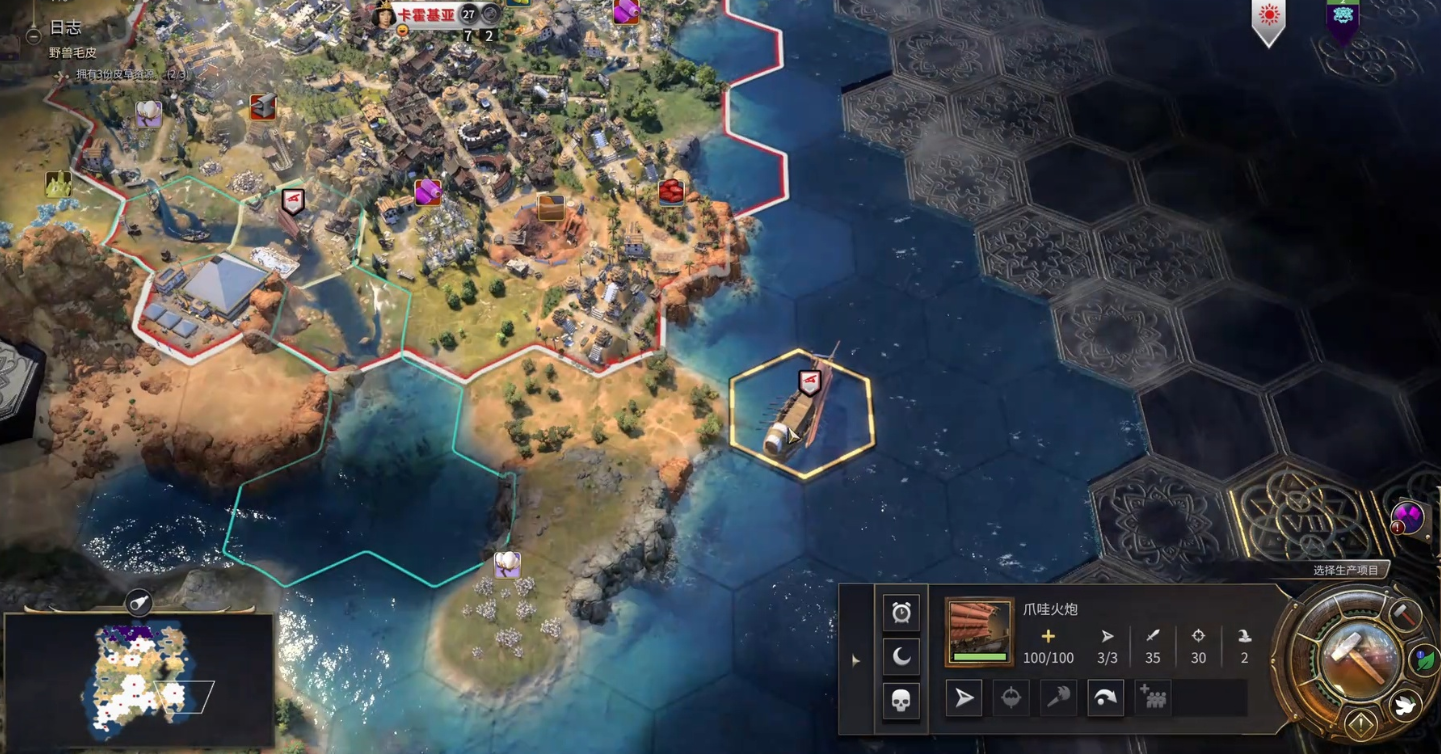
Task: Activate the torch pillage command
Action: [1058, 698]
